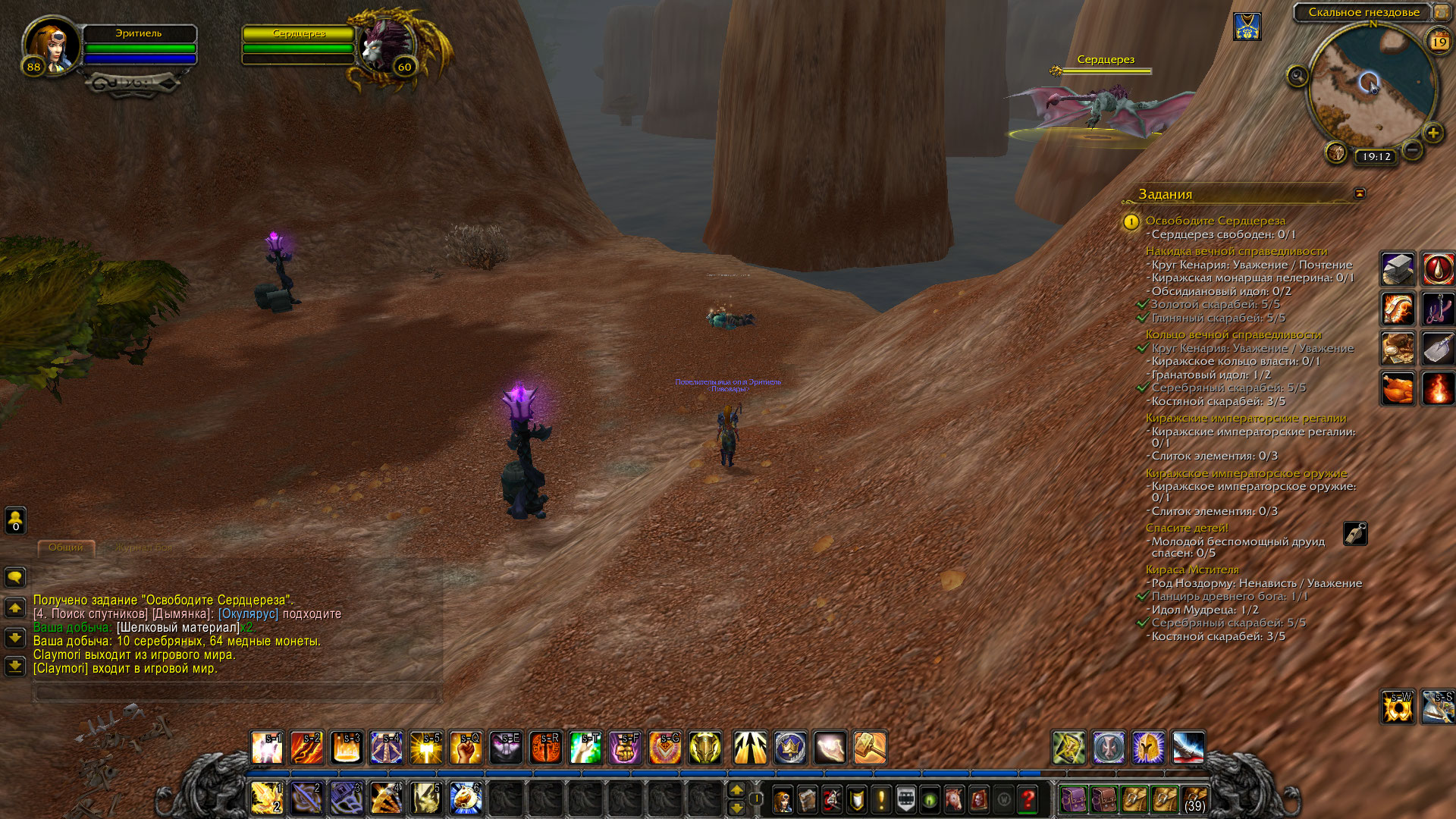Click the minimap zoom-out minus button

[1412, 150]
